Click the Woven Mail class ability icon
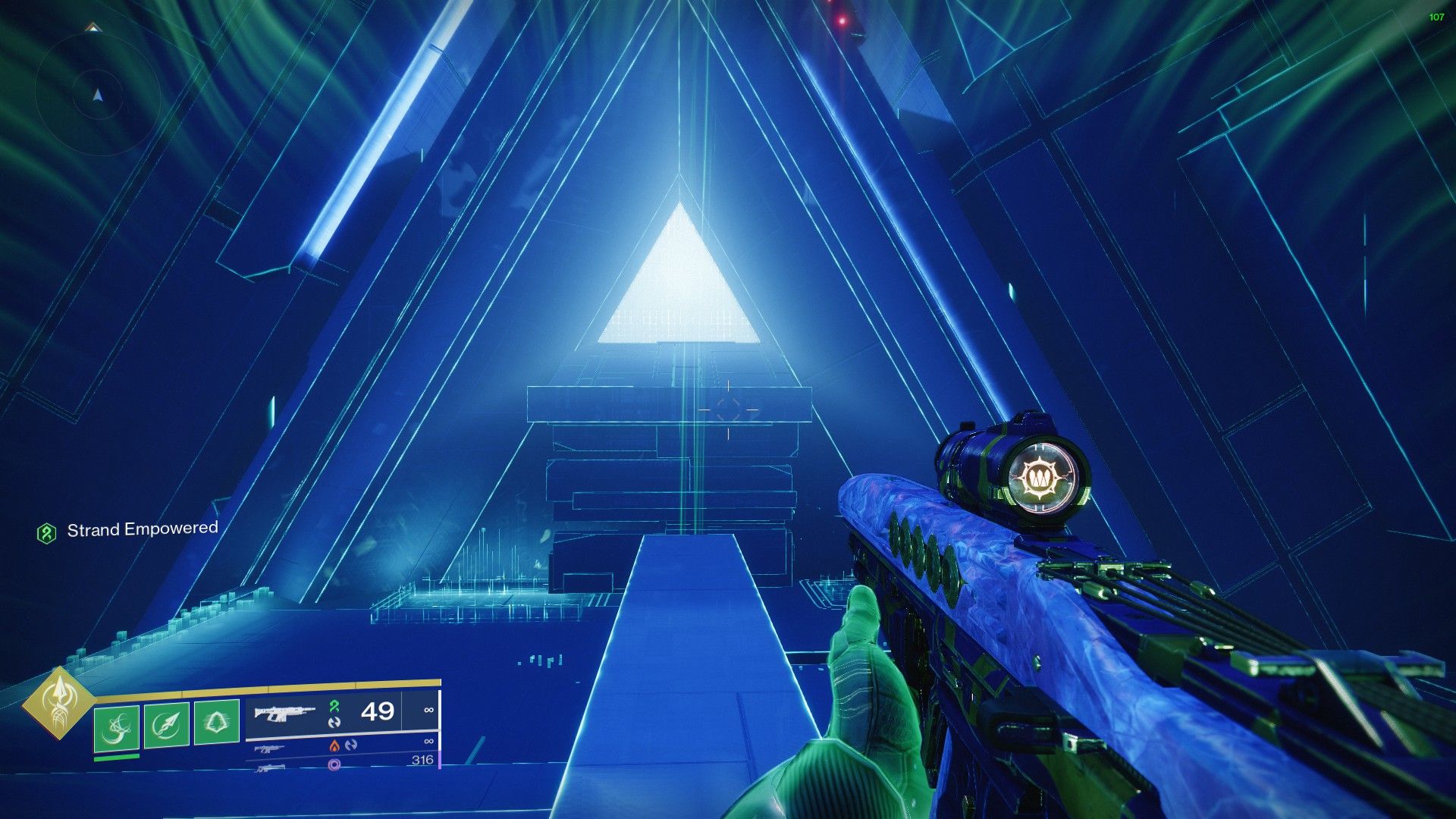 (x=216, y=720)
